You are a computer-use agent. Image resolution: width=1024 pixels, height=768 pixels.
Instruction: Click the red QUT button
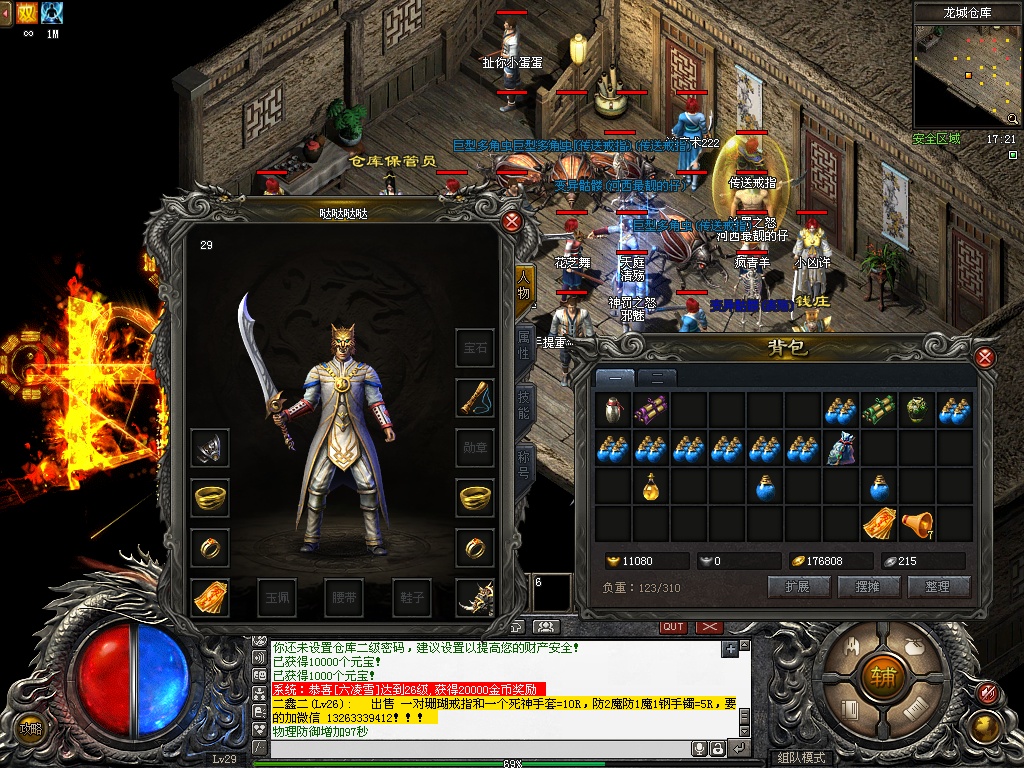click(673, 627)
